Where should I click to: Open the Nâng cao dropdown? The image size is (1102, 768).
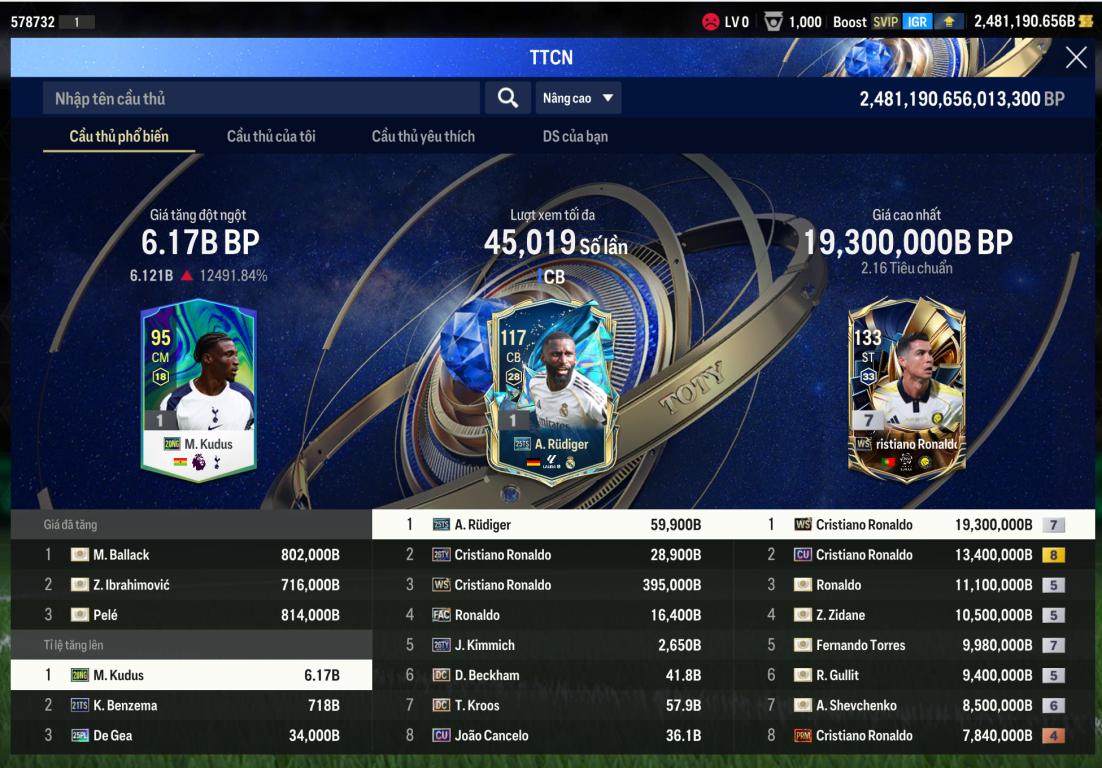pos(579,98)
